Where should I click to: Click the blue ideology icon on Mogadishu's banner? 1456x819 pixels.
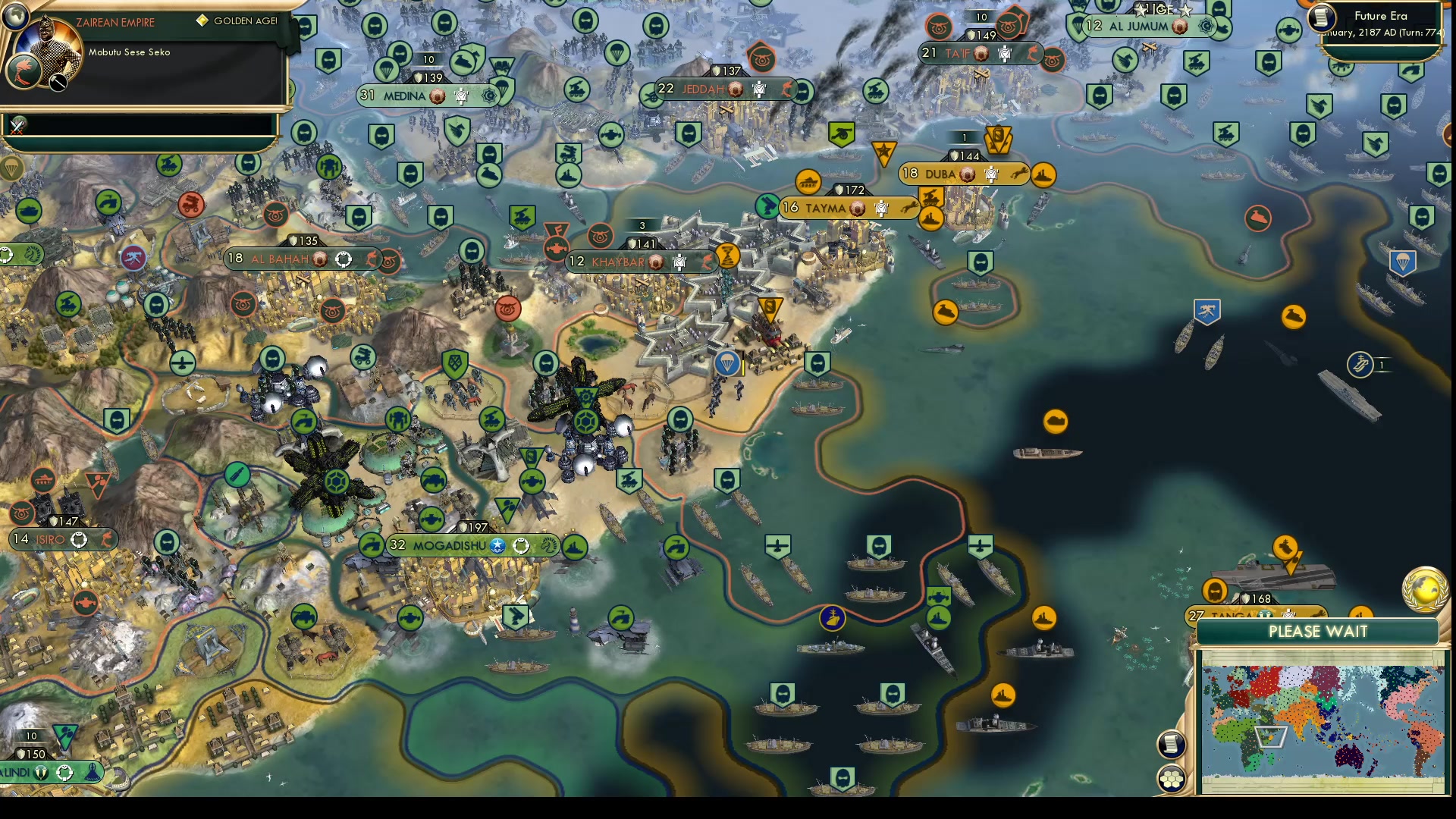(x=497, y=546)
